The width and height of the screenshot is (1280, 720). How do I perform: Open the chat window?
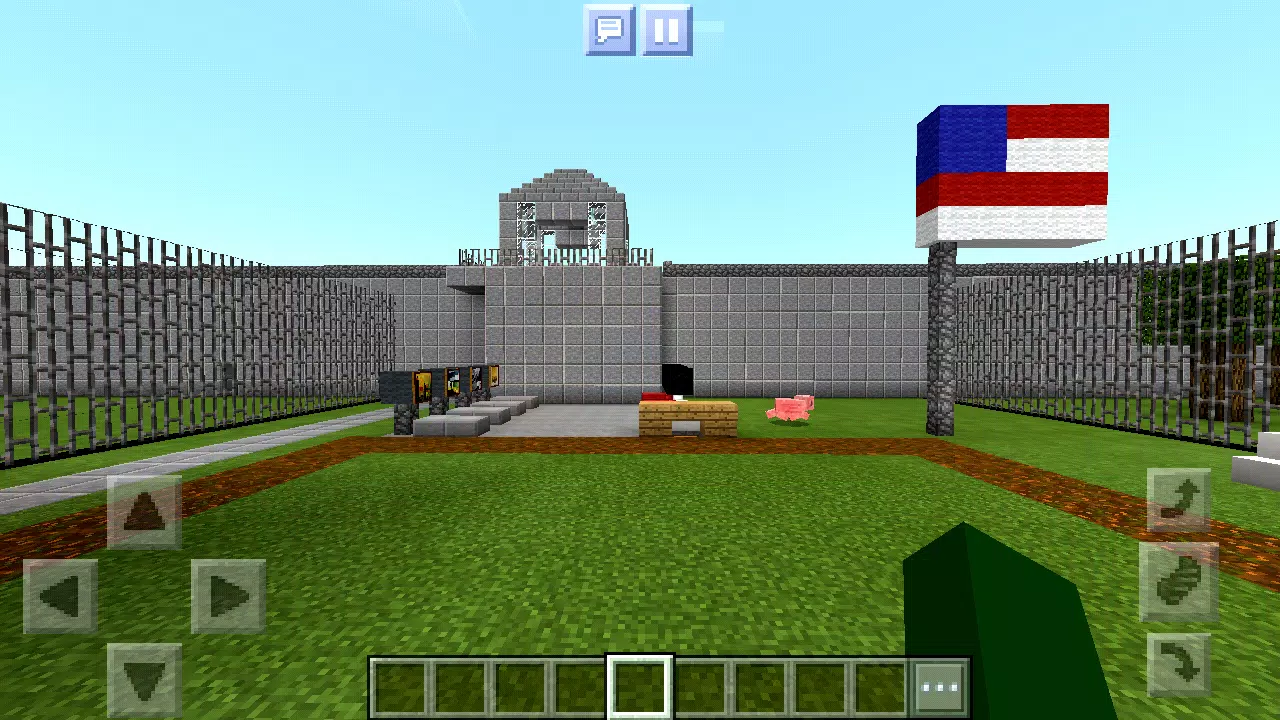(x=609, y=30)
